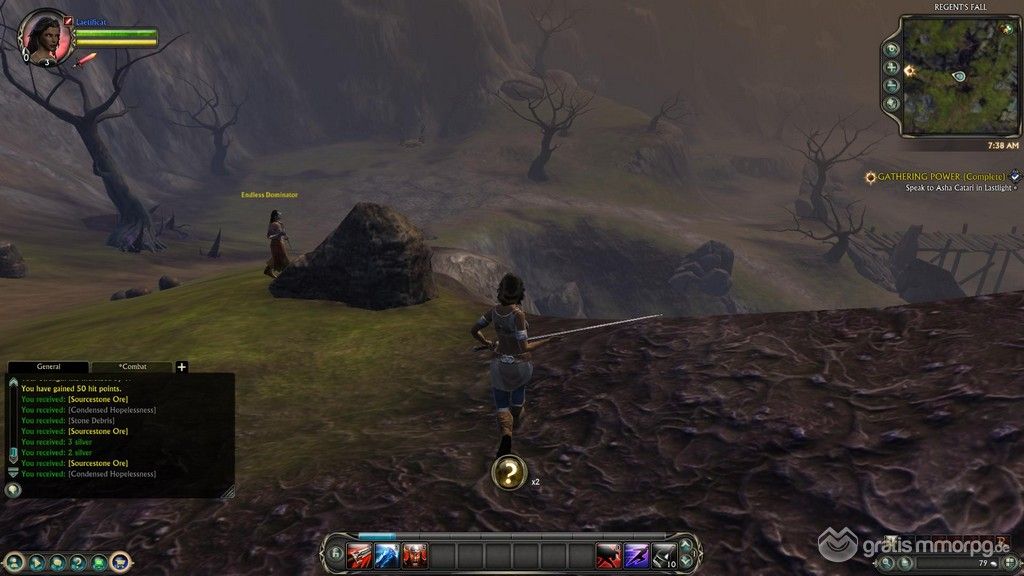The width and height of the screenshot is (1024, 576).
Task: Open the Regent's Fall minimap
Action: pos(958,75)
